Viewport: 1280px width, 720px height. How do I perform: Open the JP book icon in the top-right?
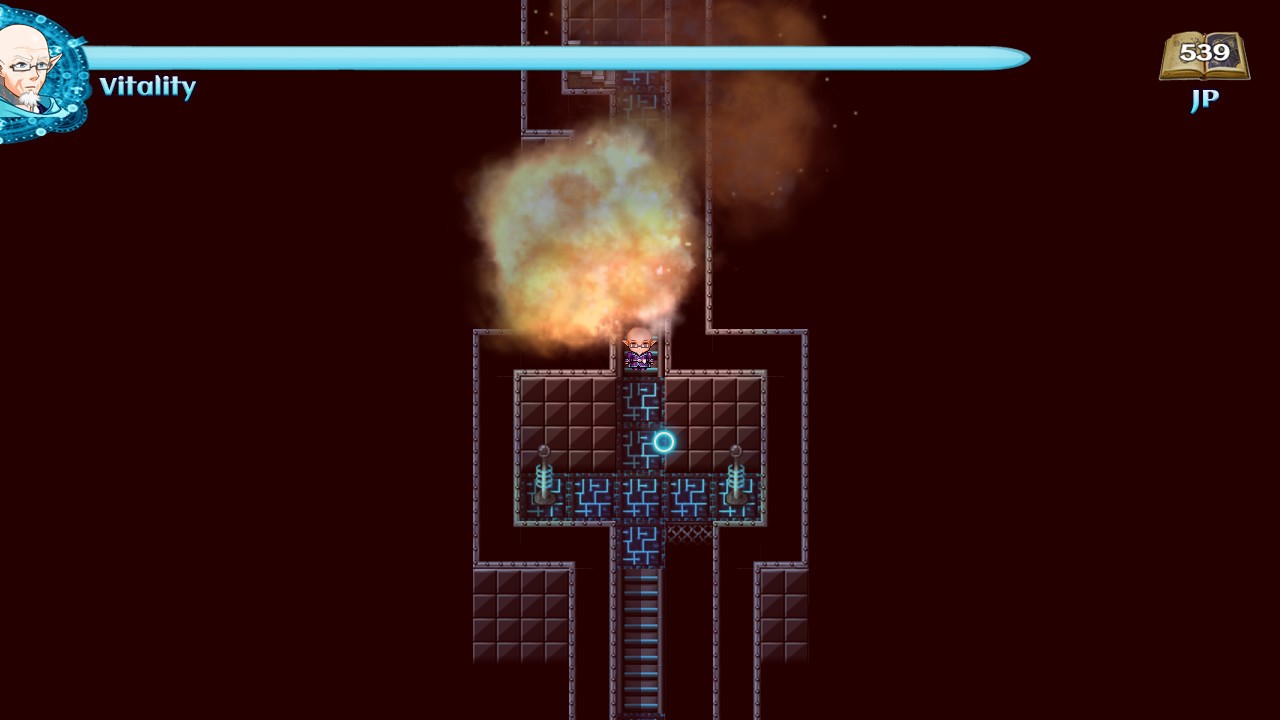[x=1205, y=57]
